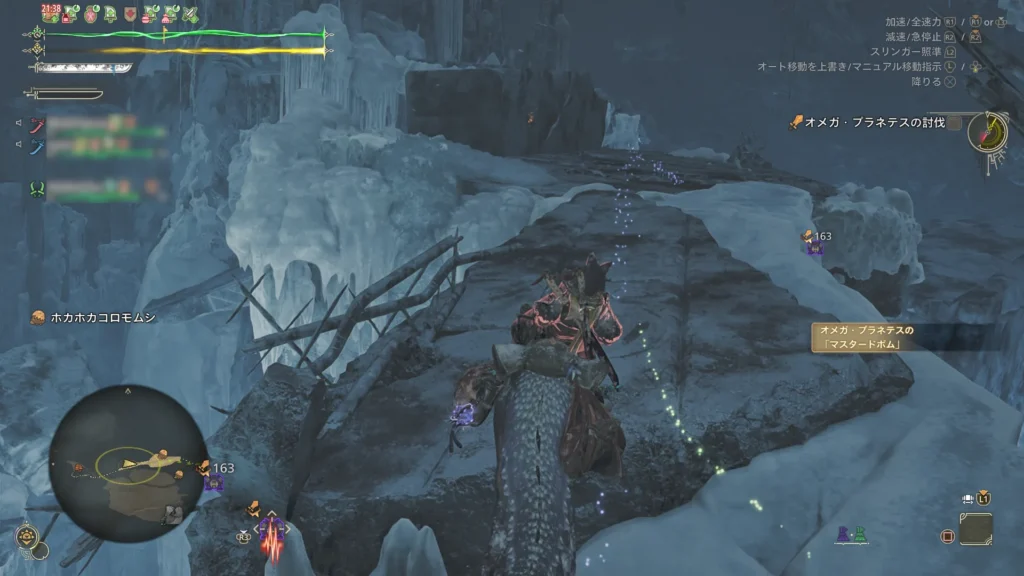Click the red shield defense-down status icon
The height and width of the screenshot is (576, 1024).
pyautogui.click(x=132, y=15)
